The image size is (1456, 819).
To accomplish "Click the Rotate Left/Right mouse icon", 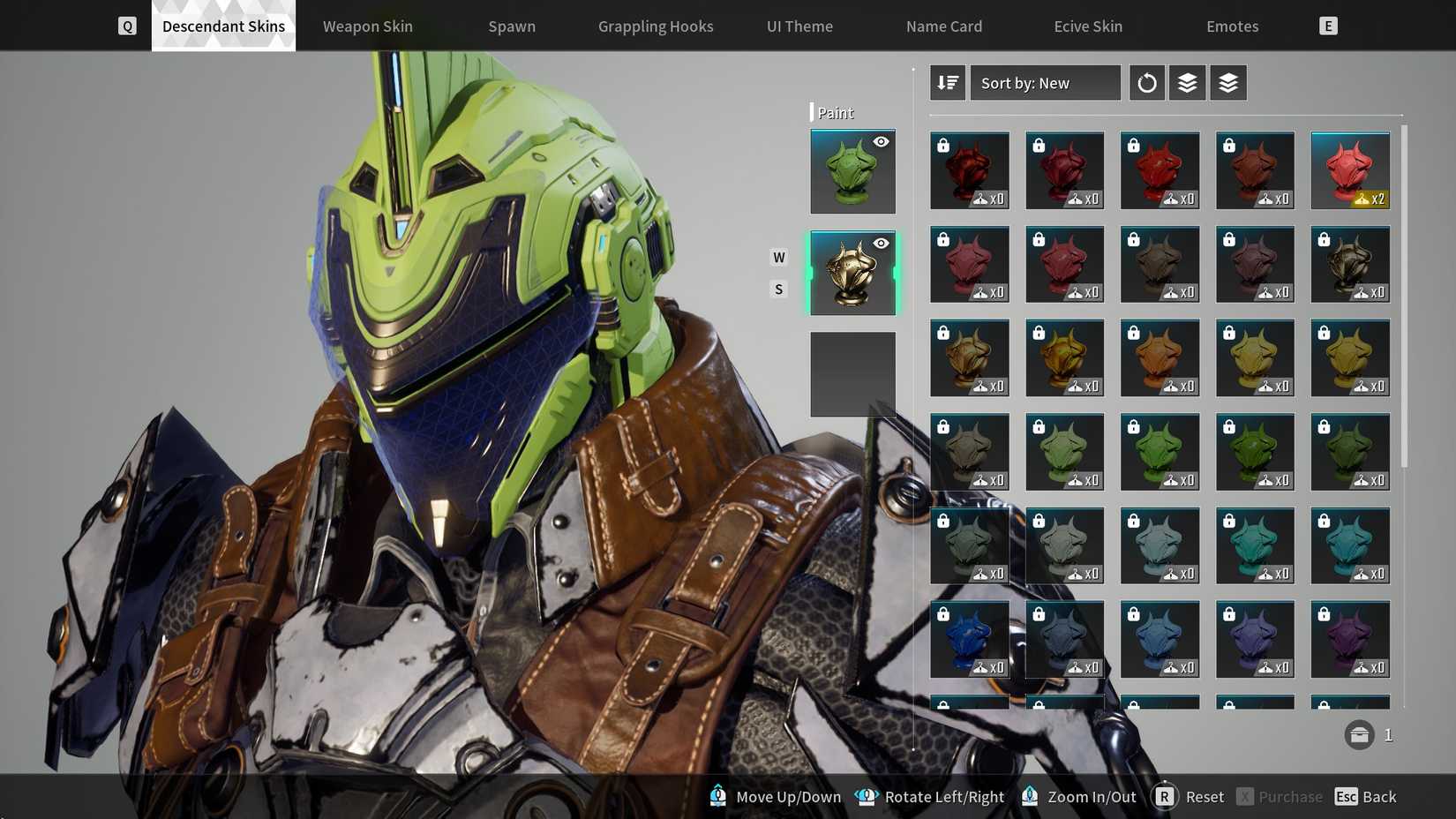I will pyautogui.click(x=866, y=796).
